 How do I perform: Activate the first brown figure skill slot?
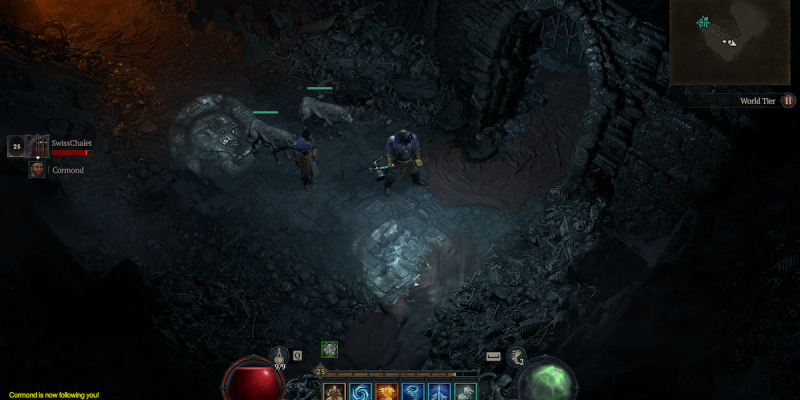(334, 391)
